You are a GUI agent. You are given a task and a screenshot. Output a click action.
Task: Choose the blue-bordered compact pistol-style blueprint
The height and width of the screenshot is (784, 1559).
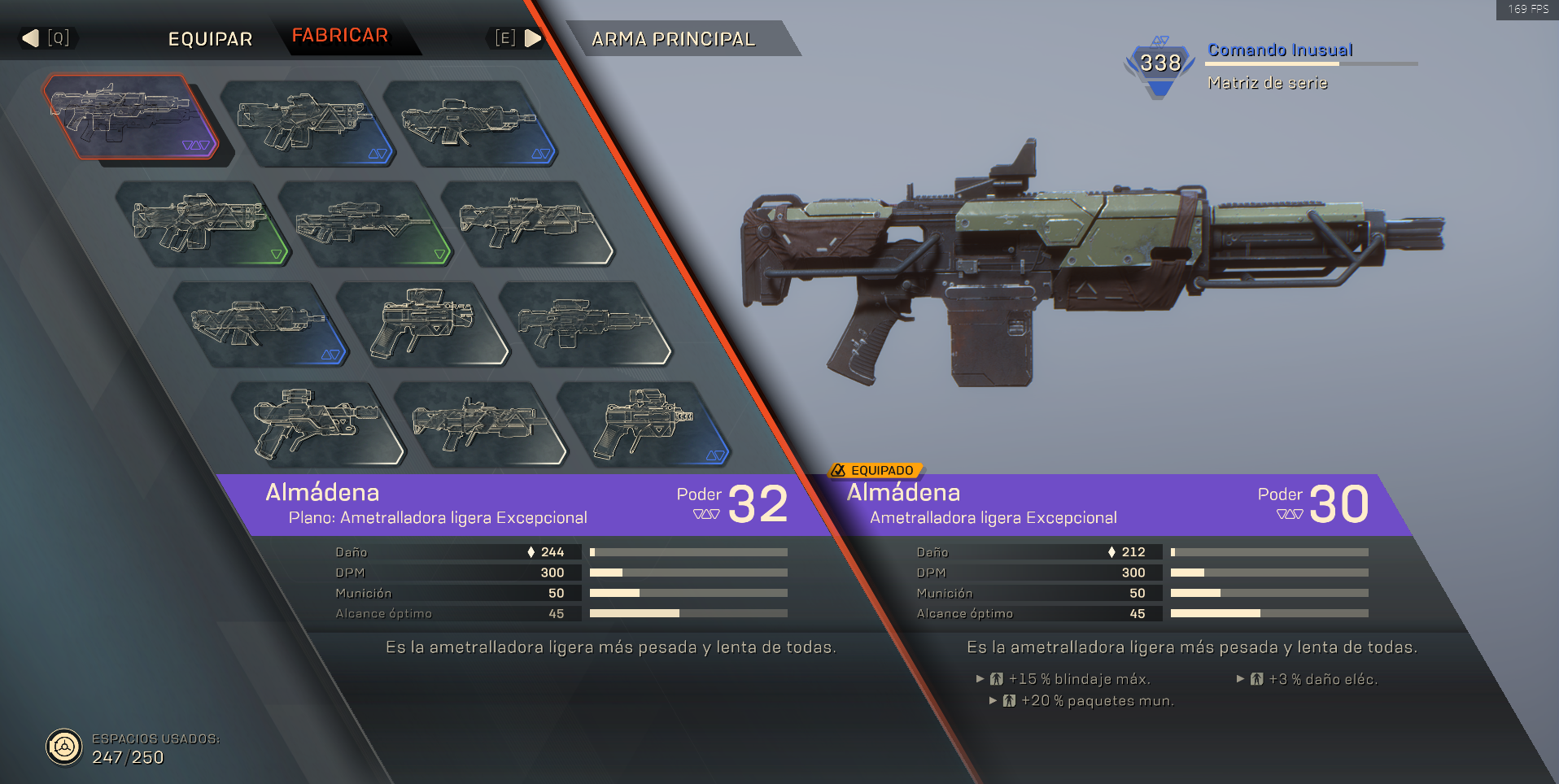(x=643, y=423)
